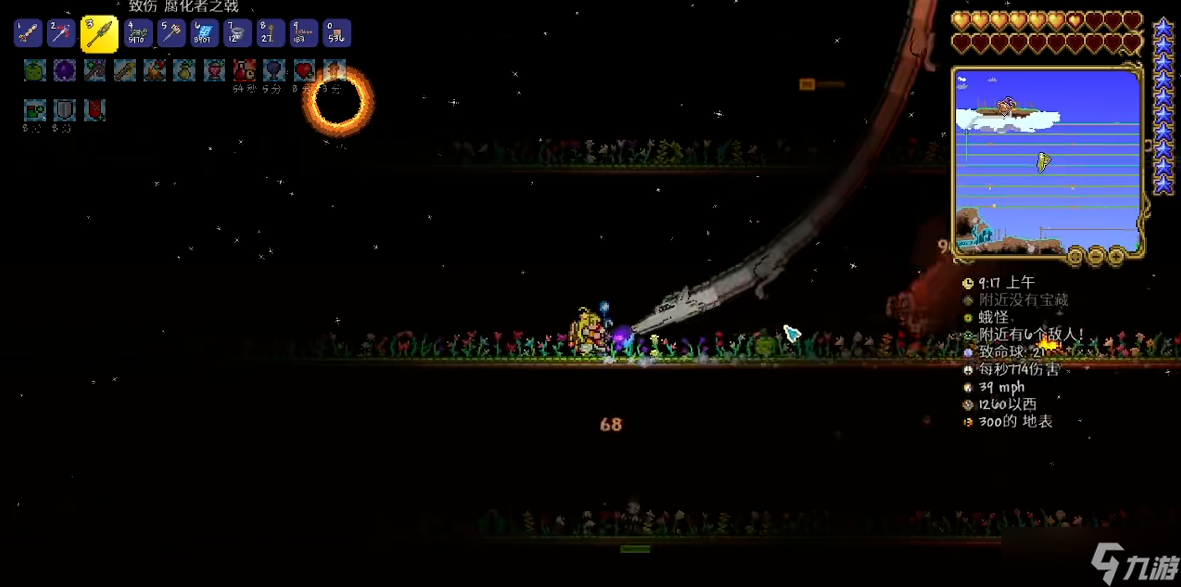Screen dimensions: 1181x587
Task: Select the highlighted spear in hotbar slot 3
Action: click(x=99, y=34)
